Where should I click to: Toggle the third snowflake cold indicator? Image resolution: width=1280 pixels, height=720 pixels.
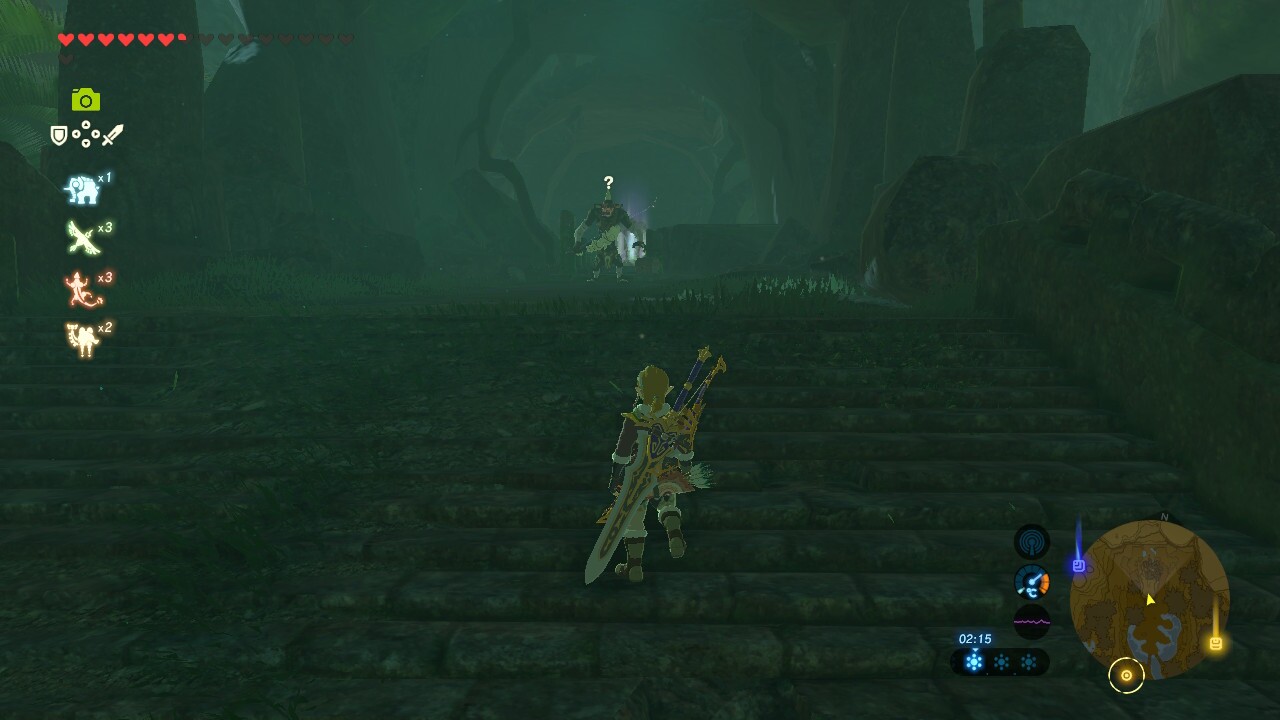pyautogui.click(x=1030, y=661)
